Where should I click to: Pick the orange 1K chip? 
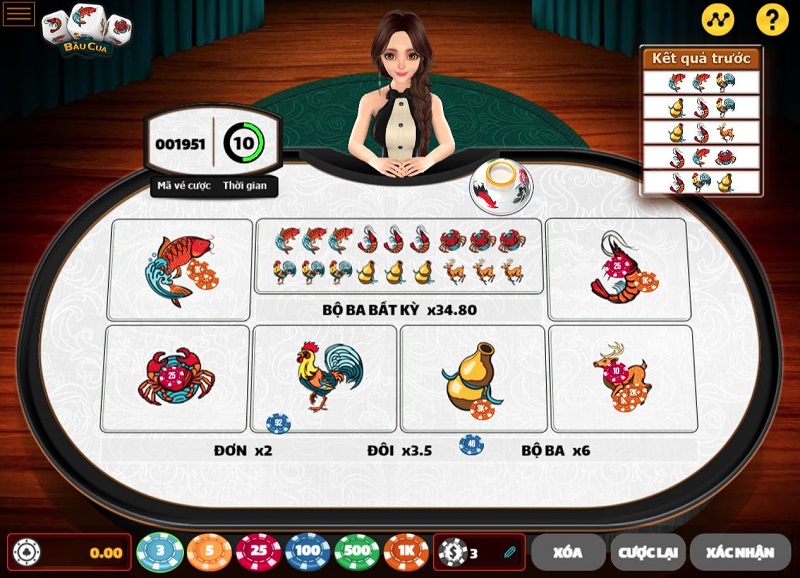click(x=406, y=552)
